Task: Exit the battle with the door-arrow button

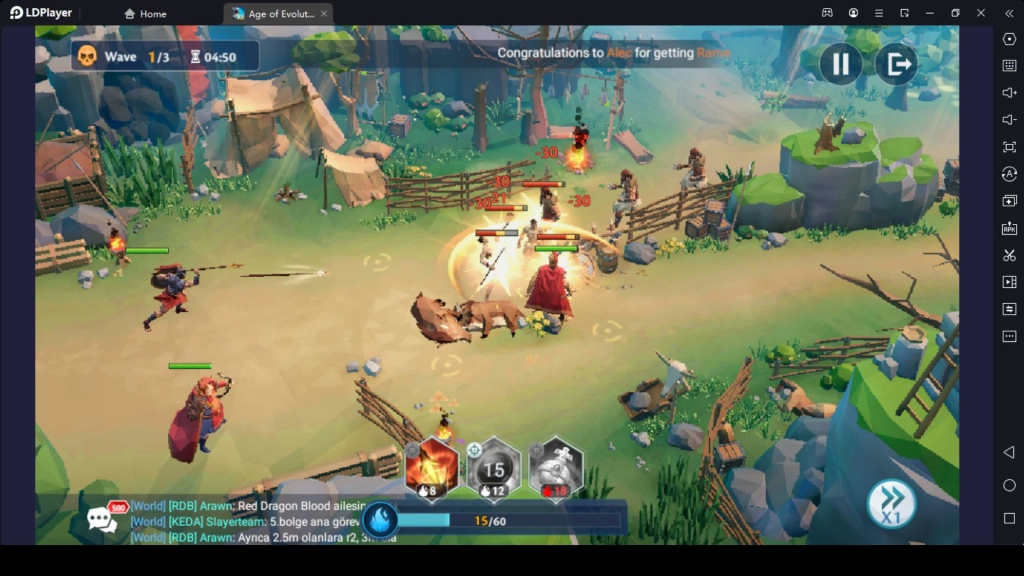Action: click(896, 65)
